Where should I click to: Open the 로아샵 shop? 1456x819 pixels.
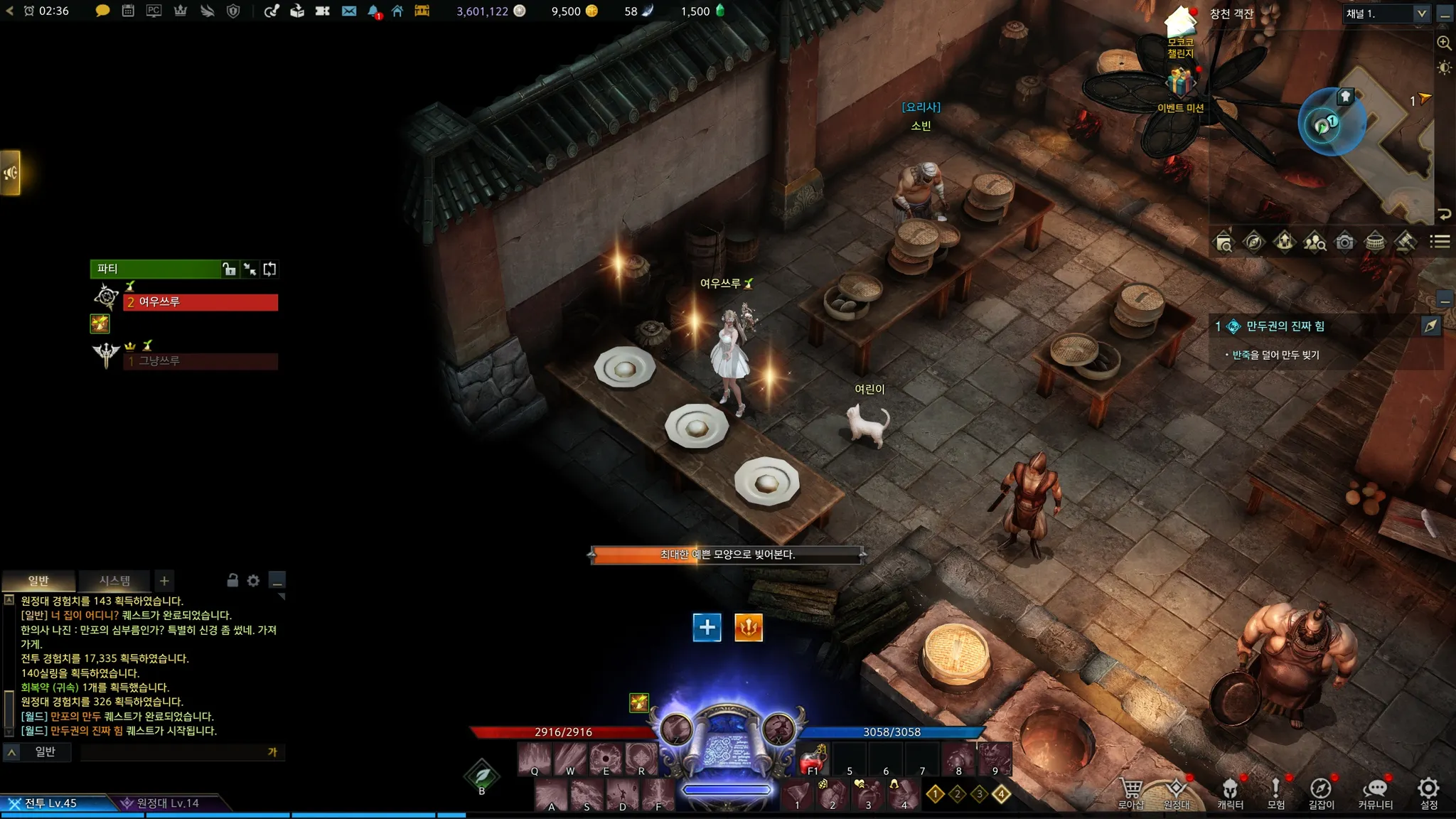point(1130,793)
